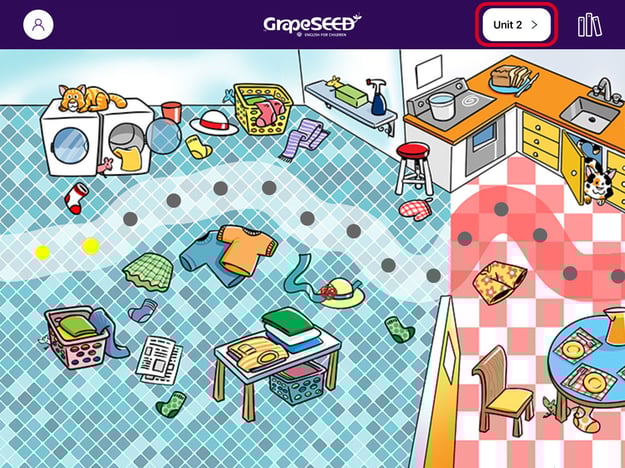This screenshot has height=468, width=625.
Task: Open the user profile icon
Action: pyautogui.click(x=38, y=24)
